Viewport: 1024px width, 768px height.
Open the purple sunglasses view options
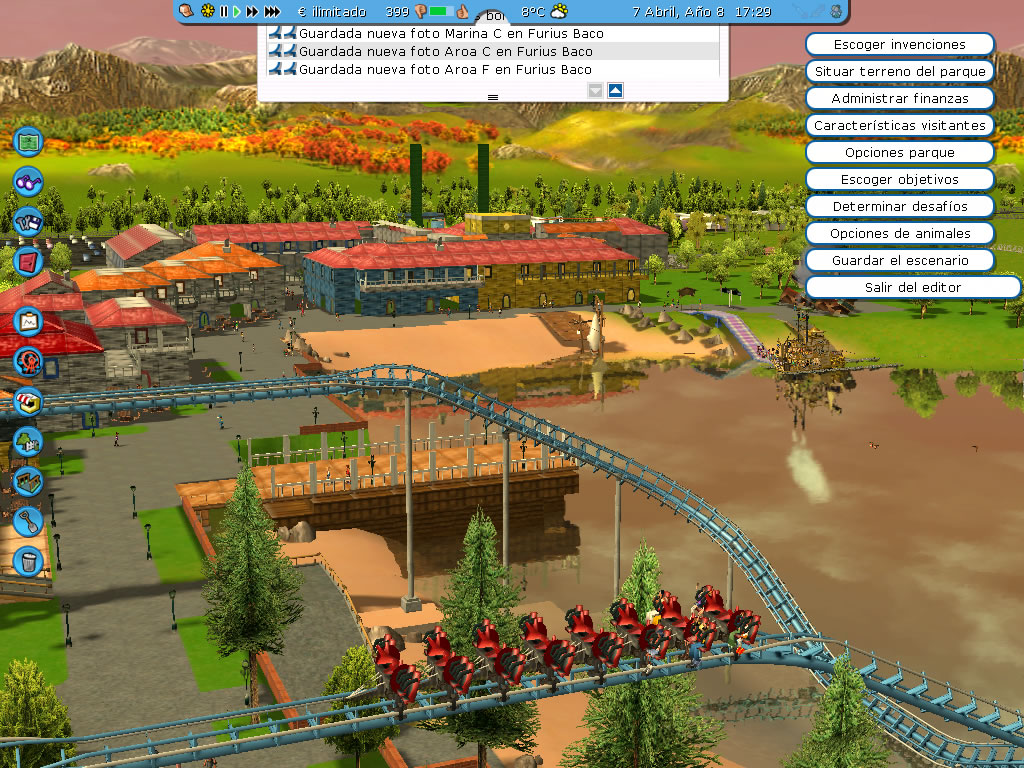(28, 182)
